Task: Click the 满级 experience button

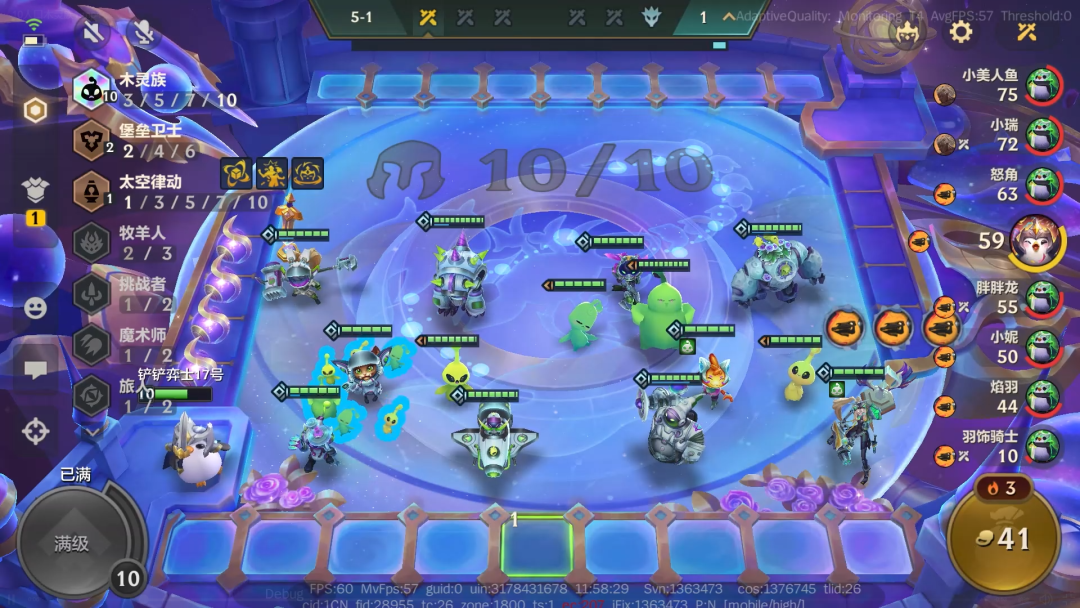Action: tap(72, 544)
